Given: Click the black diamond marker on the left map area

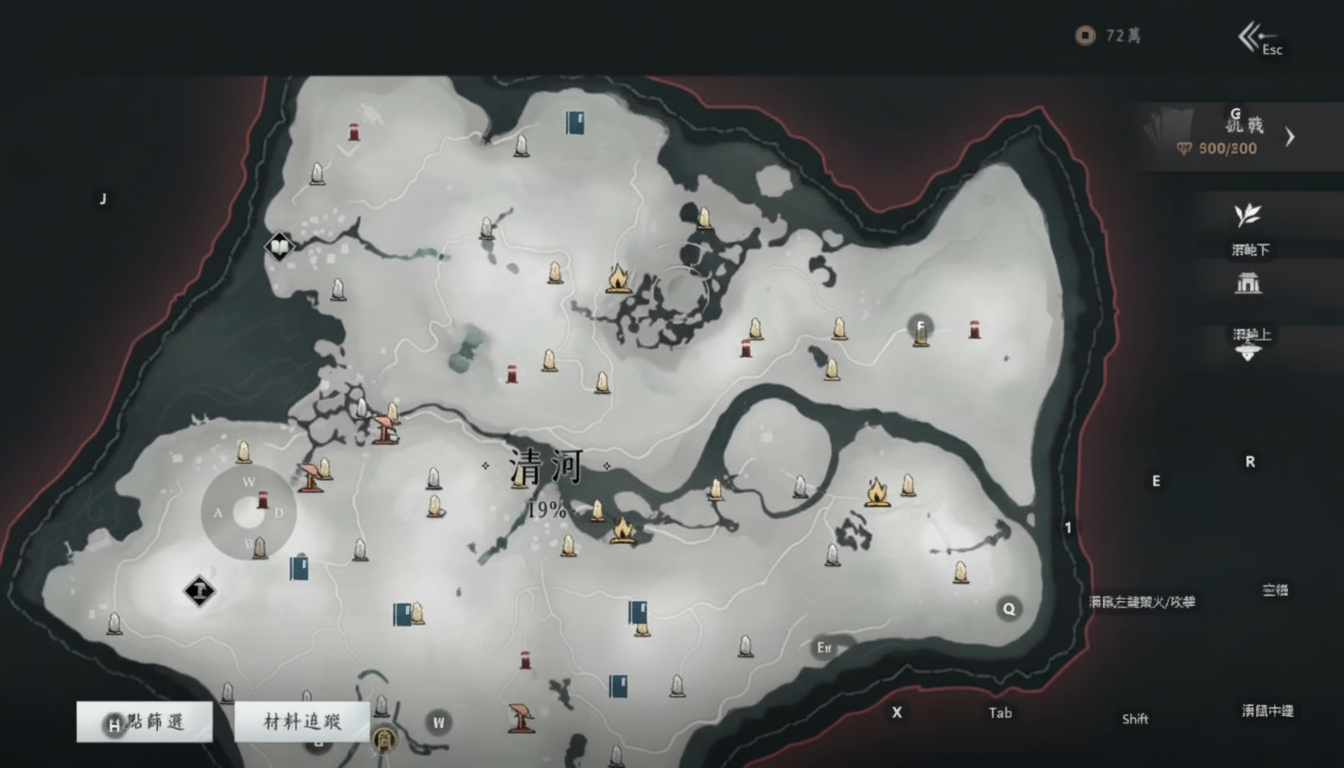Looking at the screenshot, I should pos(199,591).
